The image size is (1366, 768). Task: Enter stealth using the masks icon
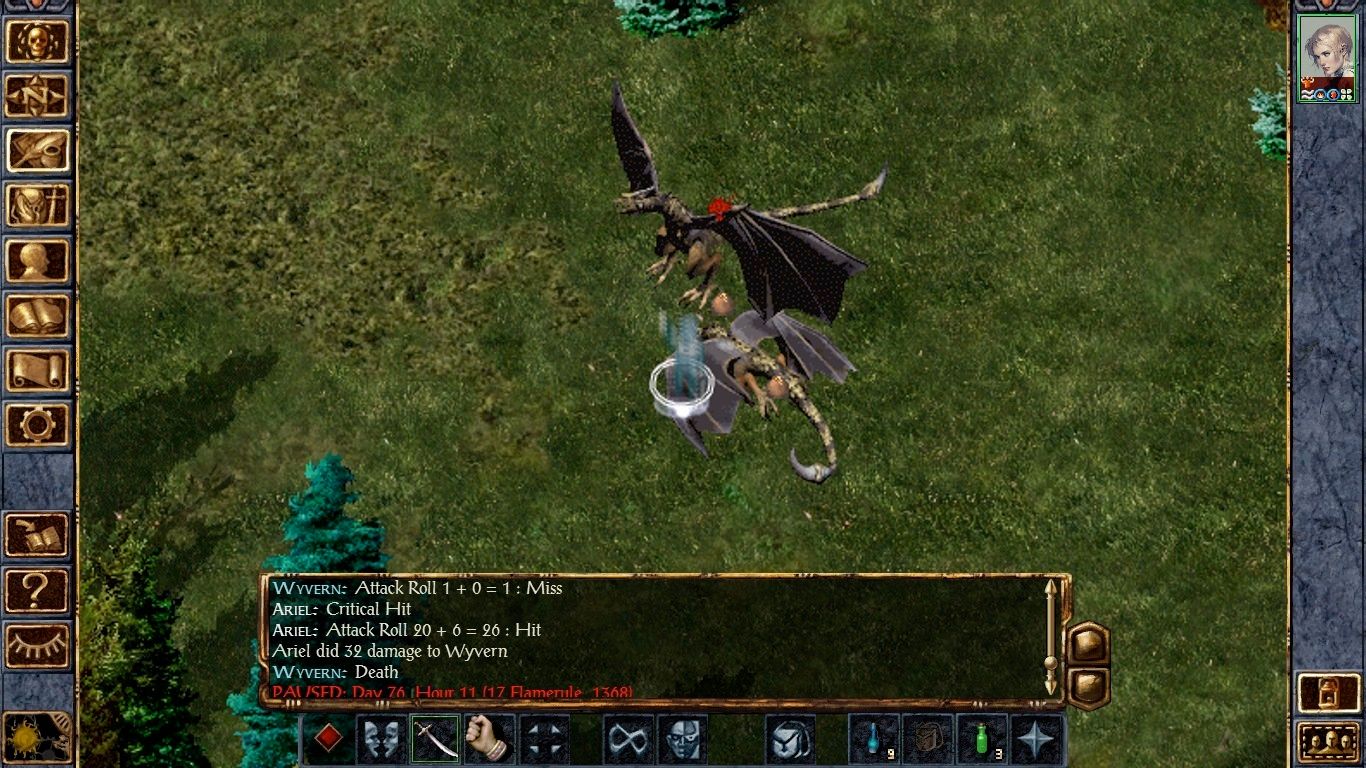(x=381, y=738)
